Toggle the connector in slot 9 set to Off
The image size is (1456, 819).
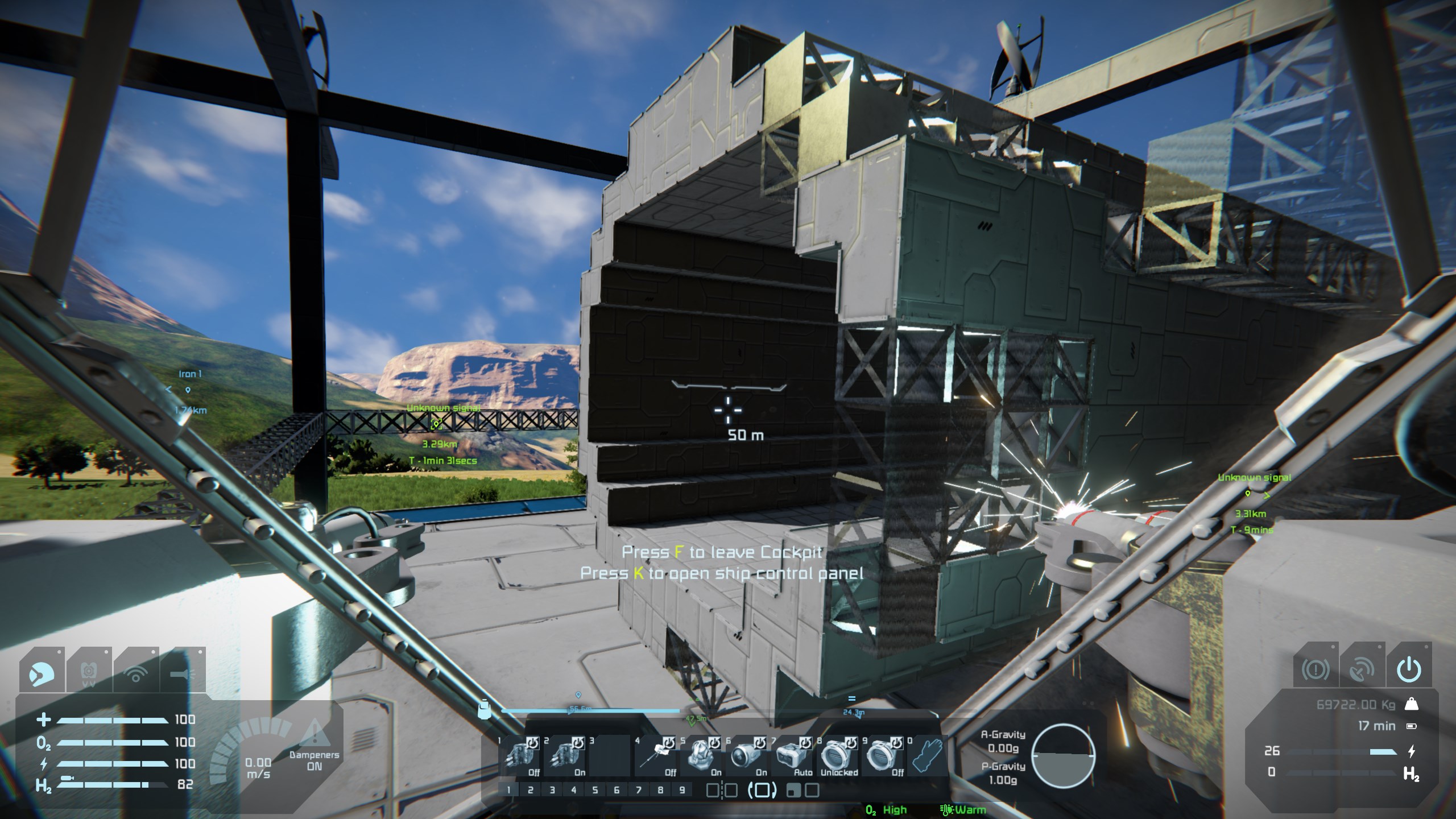click(882, 755)
